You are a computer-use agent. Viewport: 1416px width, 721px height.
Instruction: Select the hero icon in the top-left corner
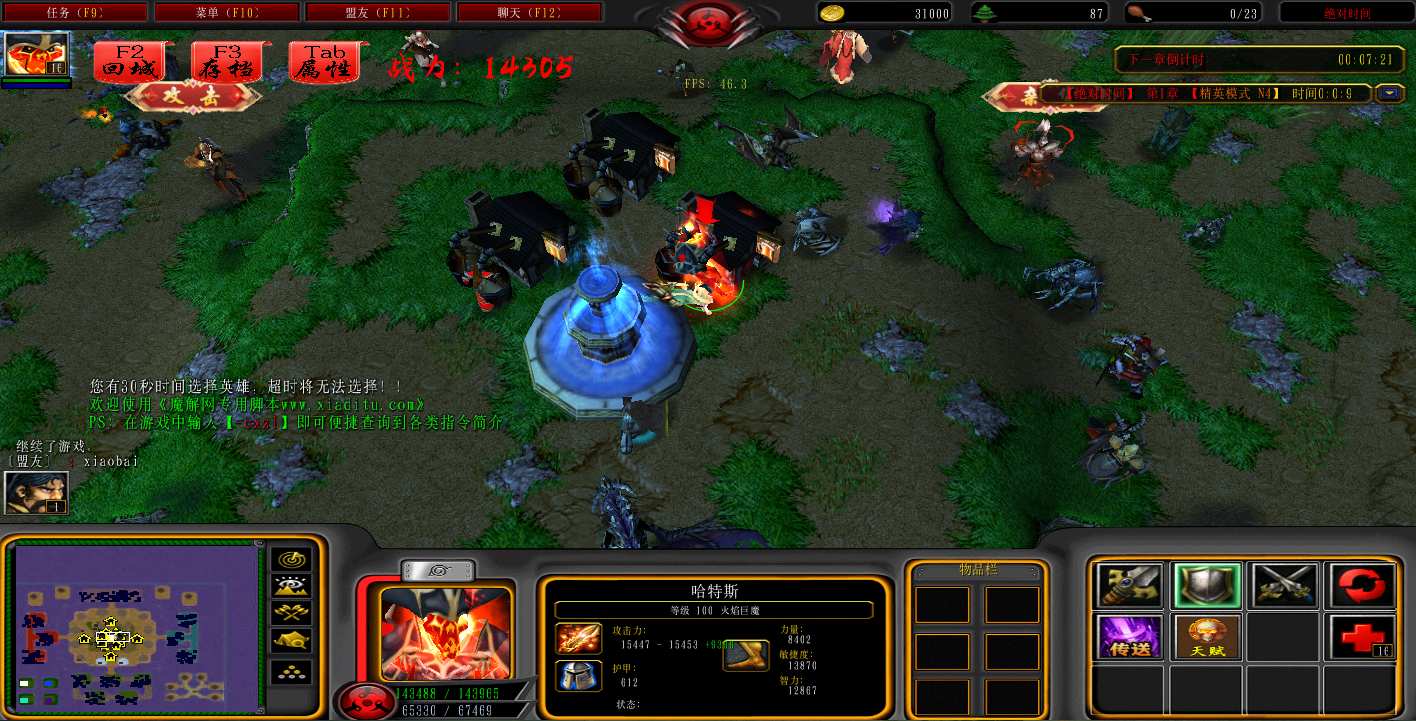37,53
